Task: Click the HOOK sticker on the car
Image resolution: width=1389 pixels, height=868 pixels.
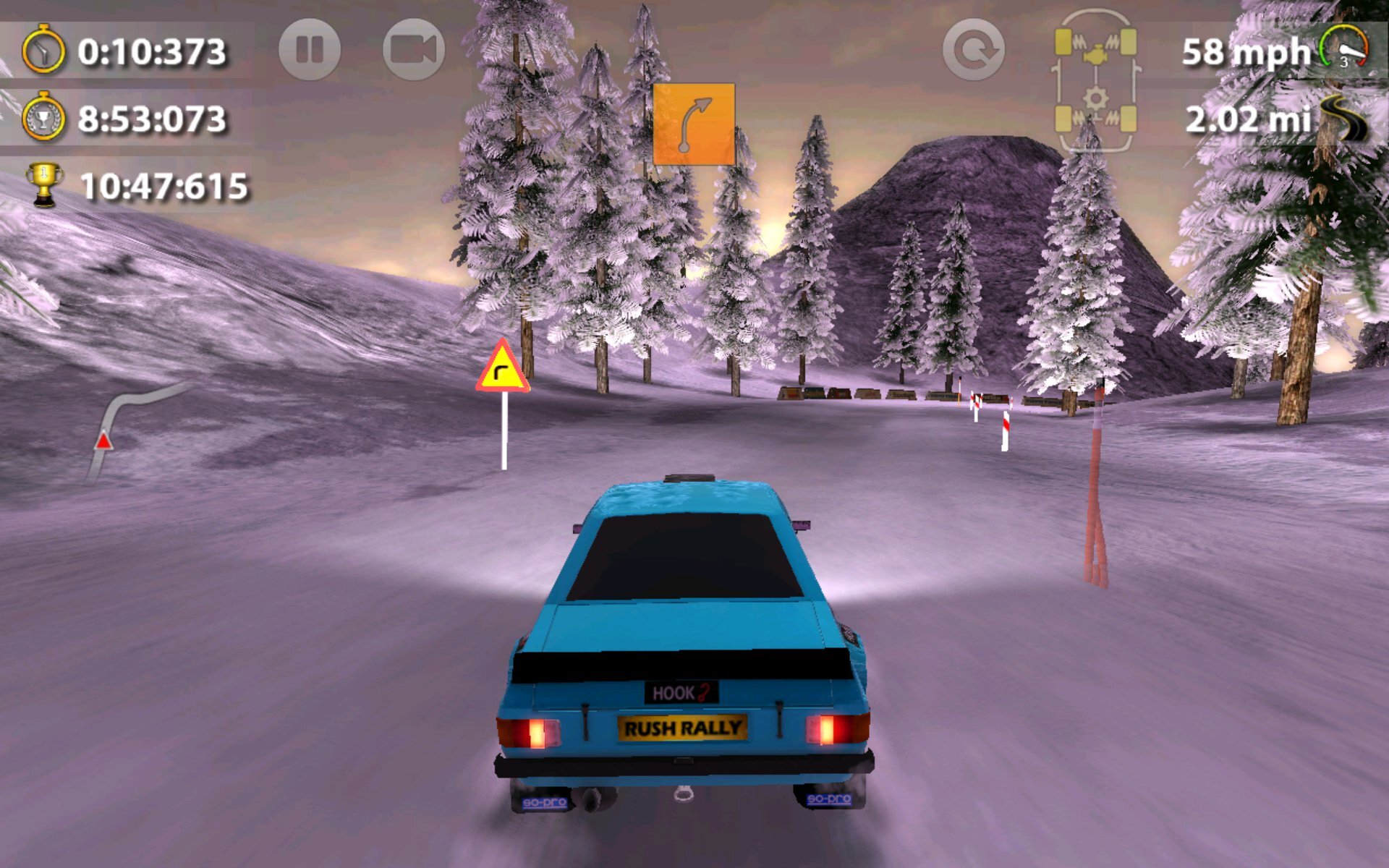Action: [x=680, y=692]
